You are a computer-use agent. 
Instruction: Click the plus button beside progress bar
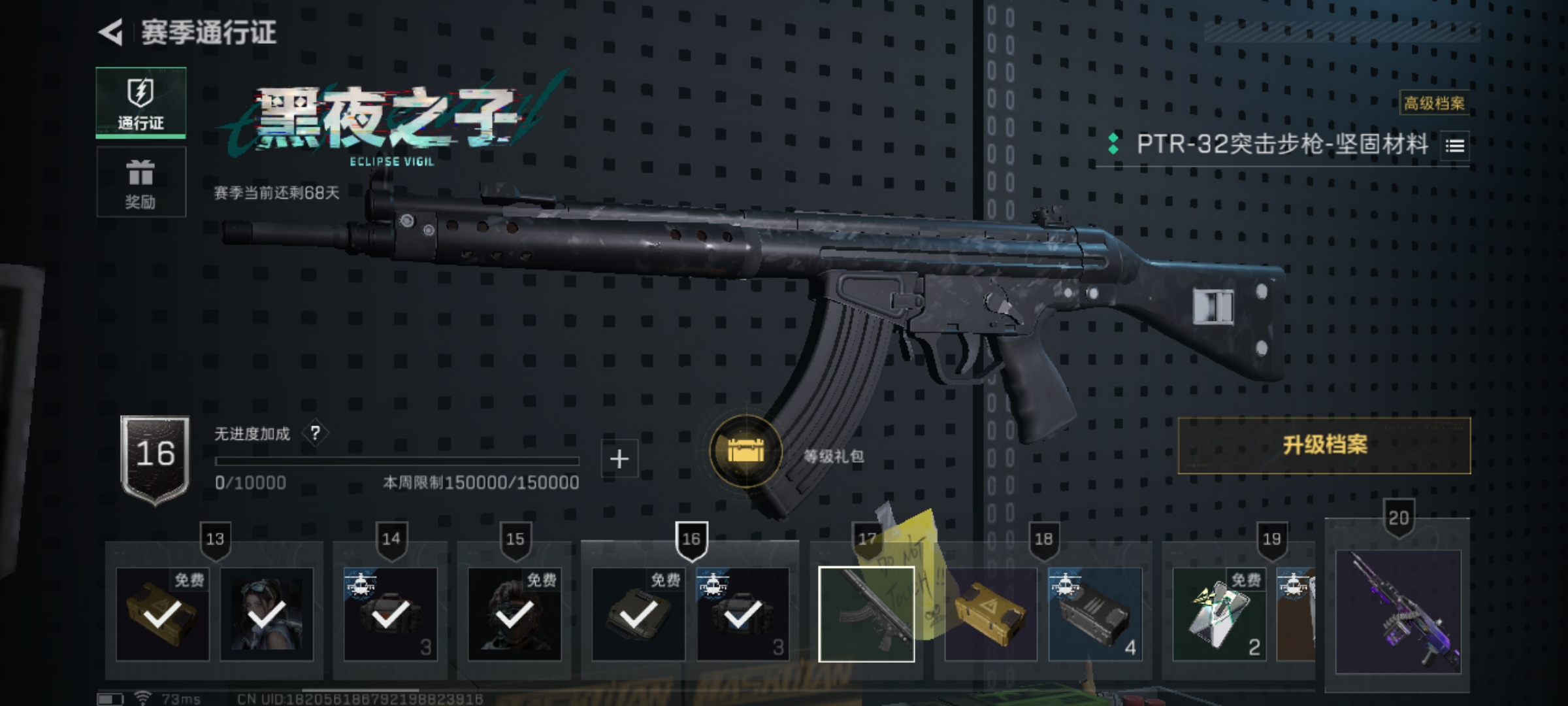(x=619, y=459)
